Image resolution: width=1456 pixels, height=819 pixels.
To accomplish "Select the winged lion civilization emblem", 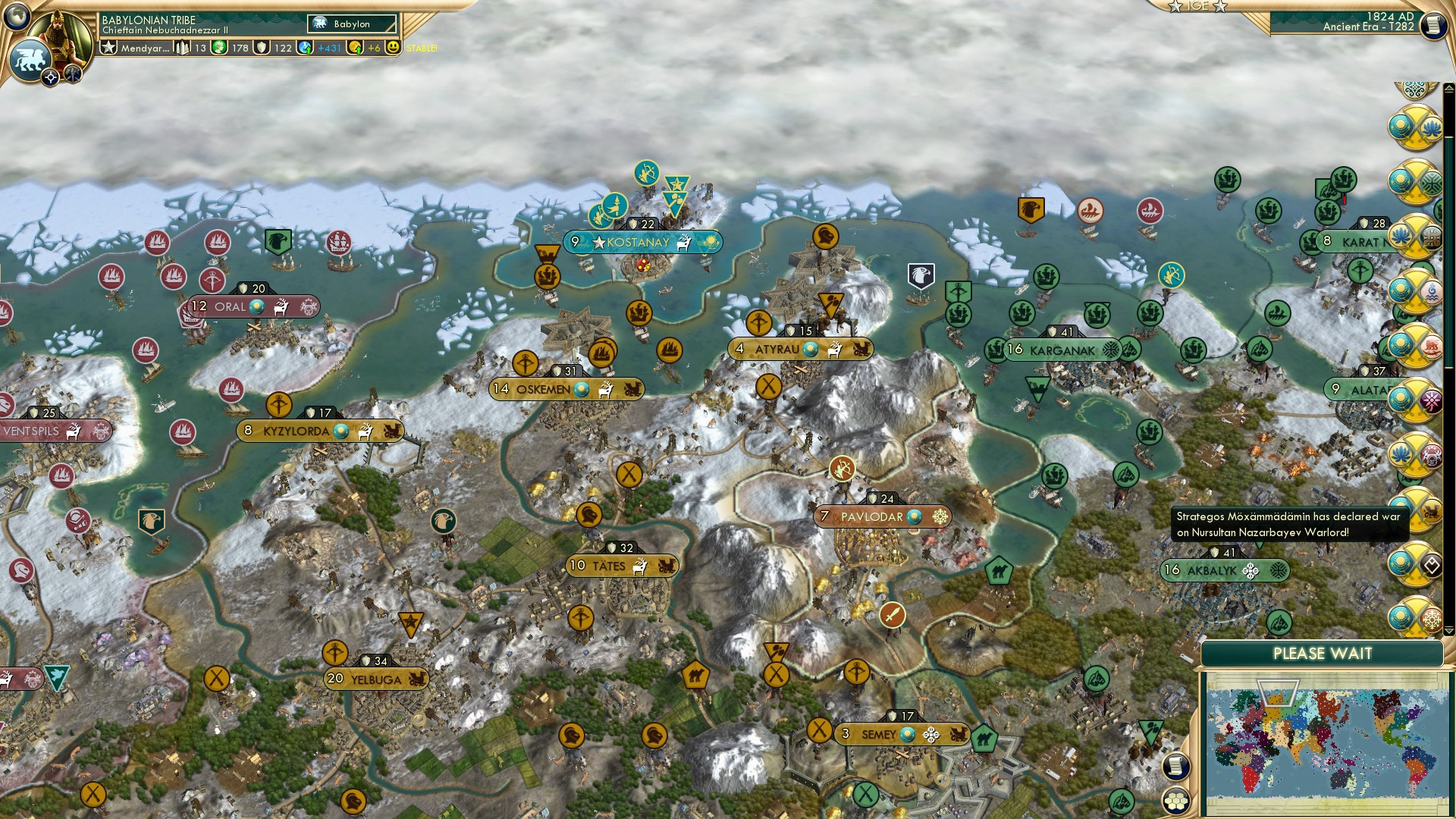I will coord(29,60).
